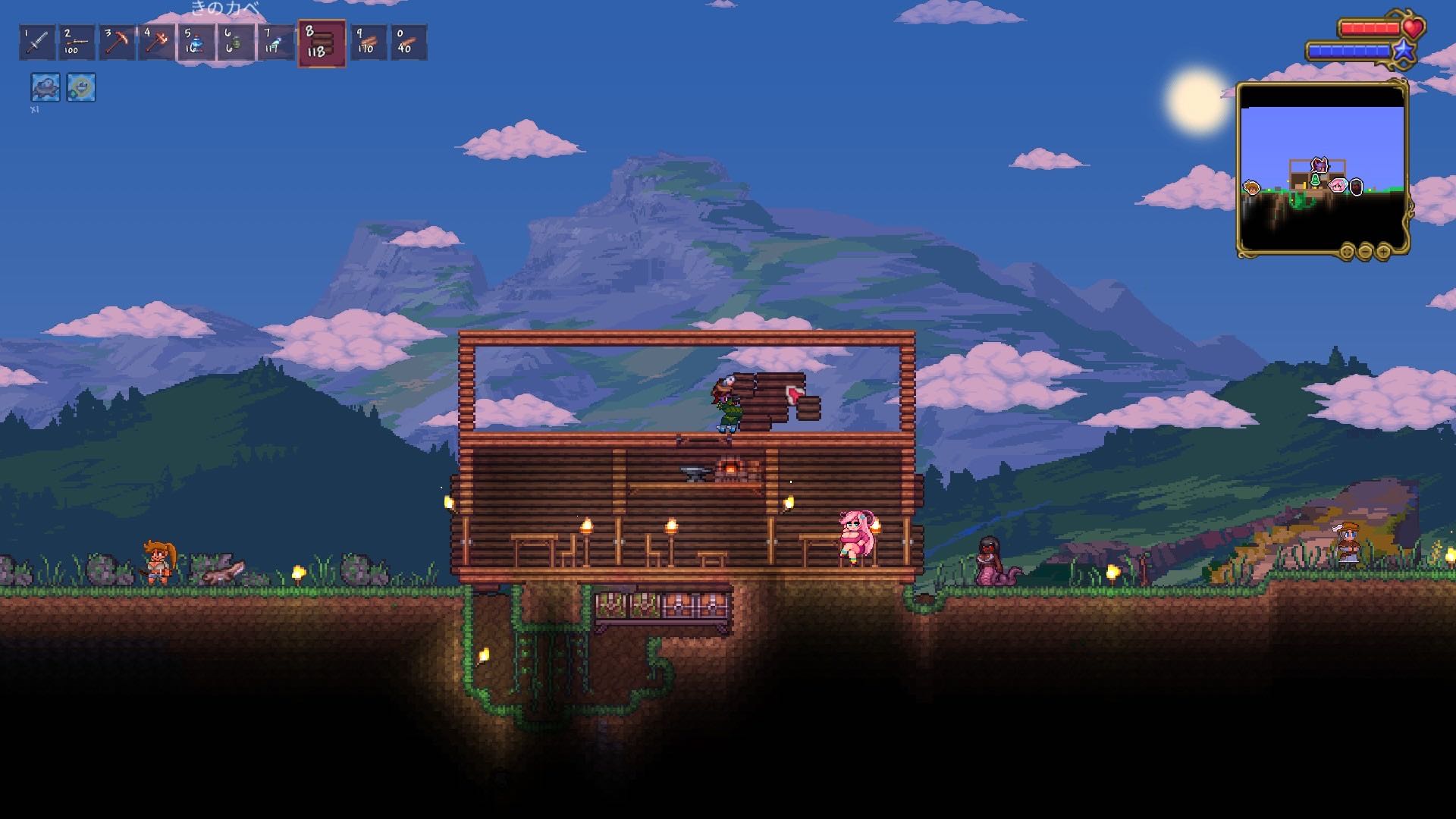Reset the minimap zoom with the target button

tap(1347, 251)
